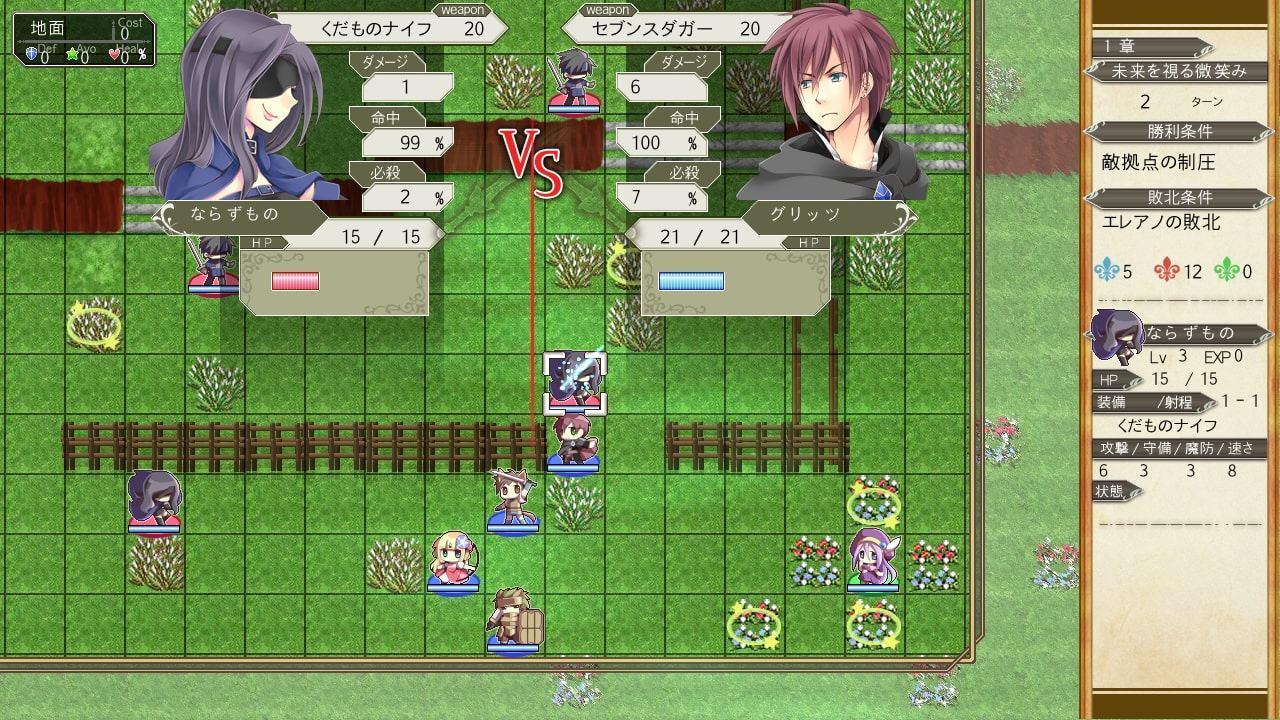1280x720 pixels.
Task: Choose the soldier unit carrying a wooden shield
Action: pyautogui.click(x=514, y=621)
